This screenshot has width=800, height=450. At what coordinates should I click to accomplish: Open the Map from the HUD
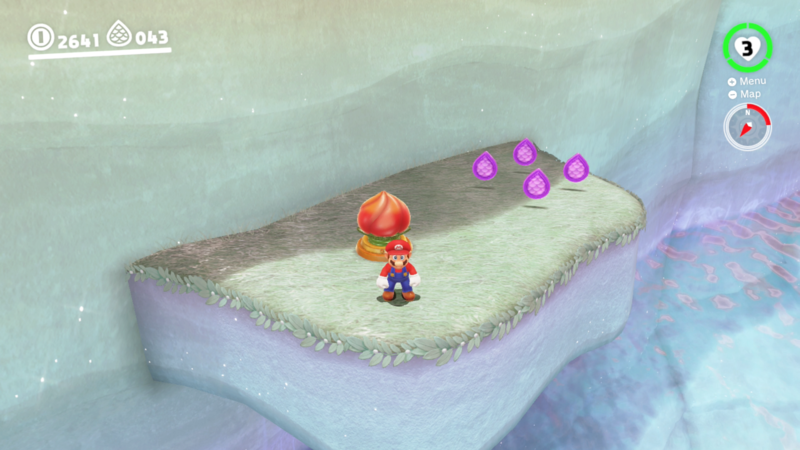pyautogui.click(x=748, y=94)
